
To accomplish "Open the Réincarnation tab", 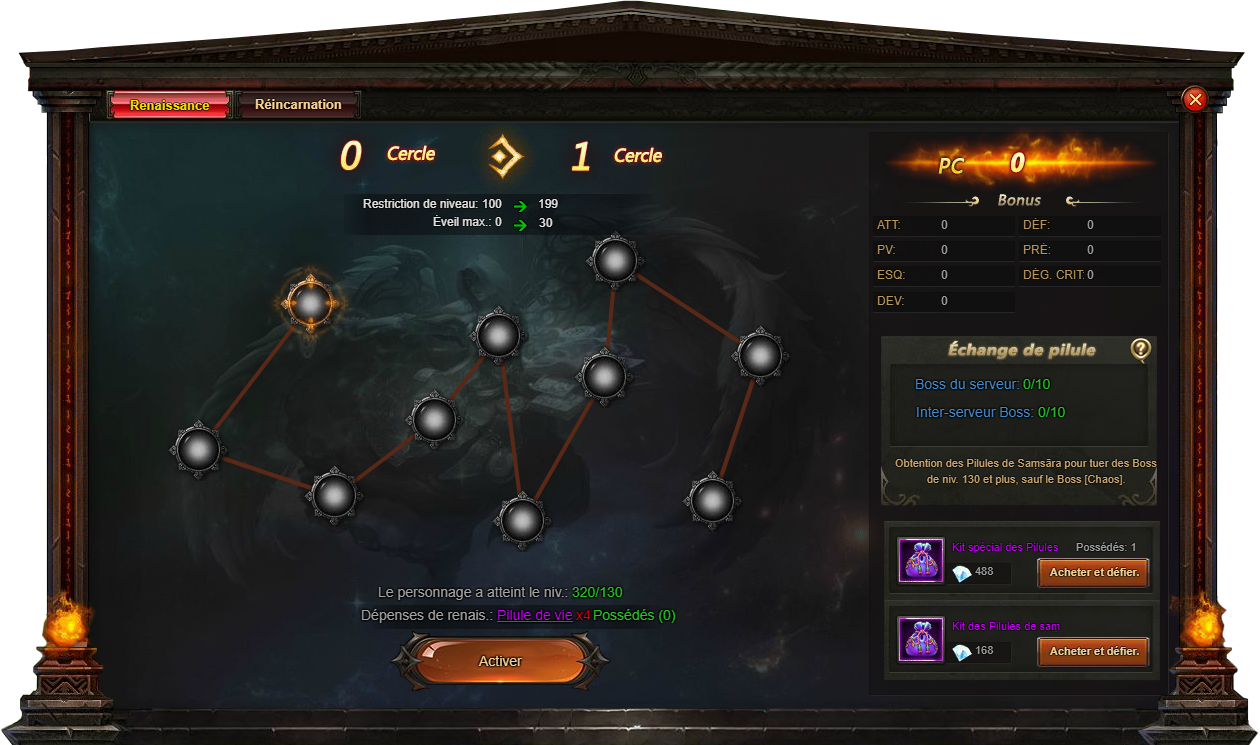I will tap(298, 105).
